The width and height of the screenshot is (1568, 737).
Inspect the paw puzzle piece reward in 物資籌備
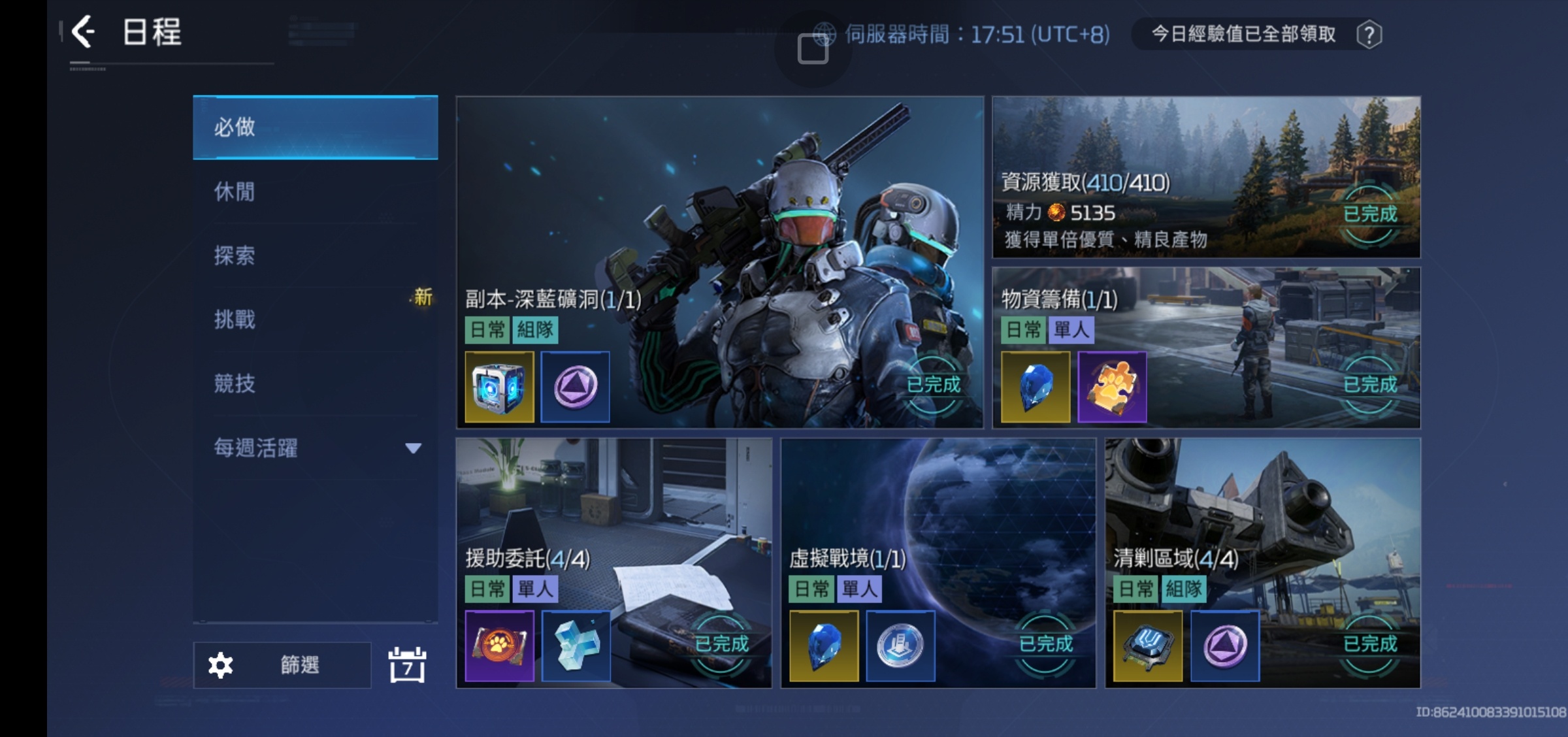[x=1112, y=387]
